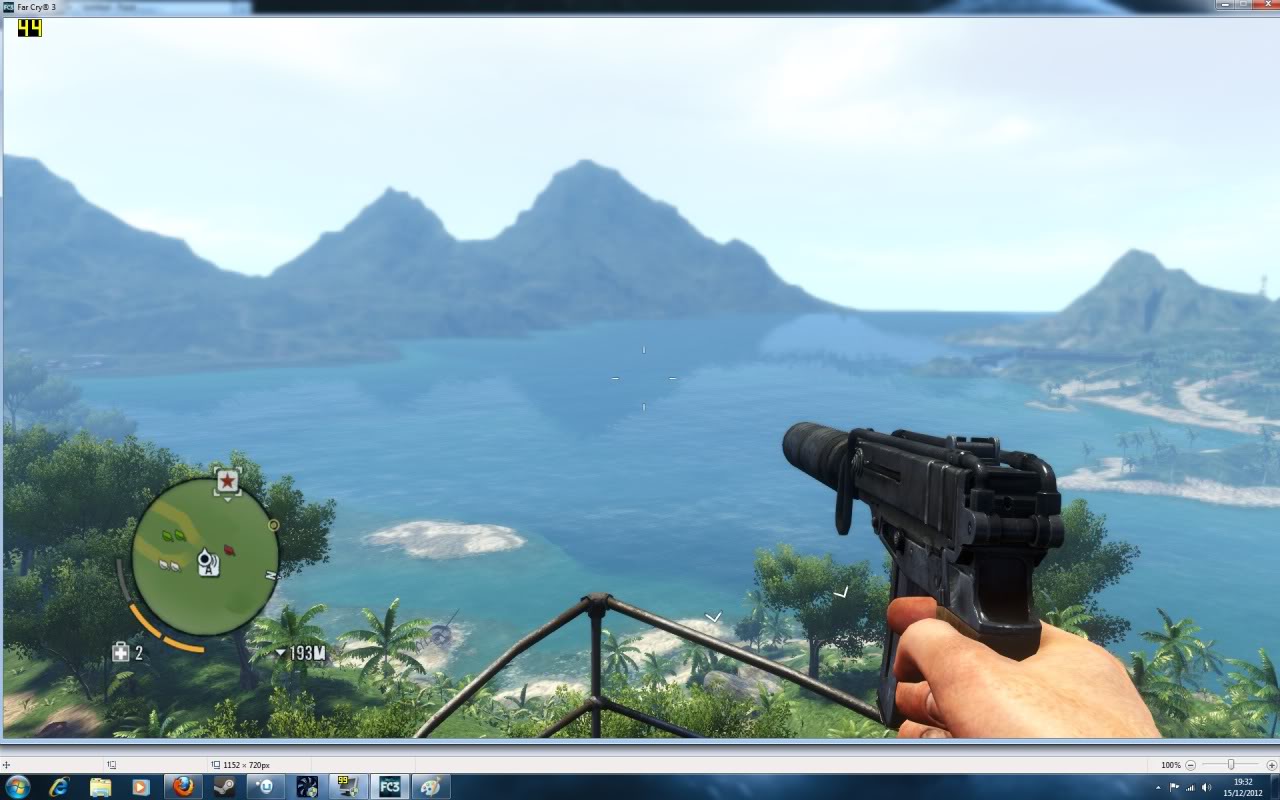
Task: Click the zoom slider handle
Action: (x=1230, y=764)
